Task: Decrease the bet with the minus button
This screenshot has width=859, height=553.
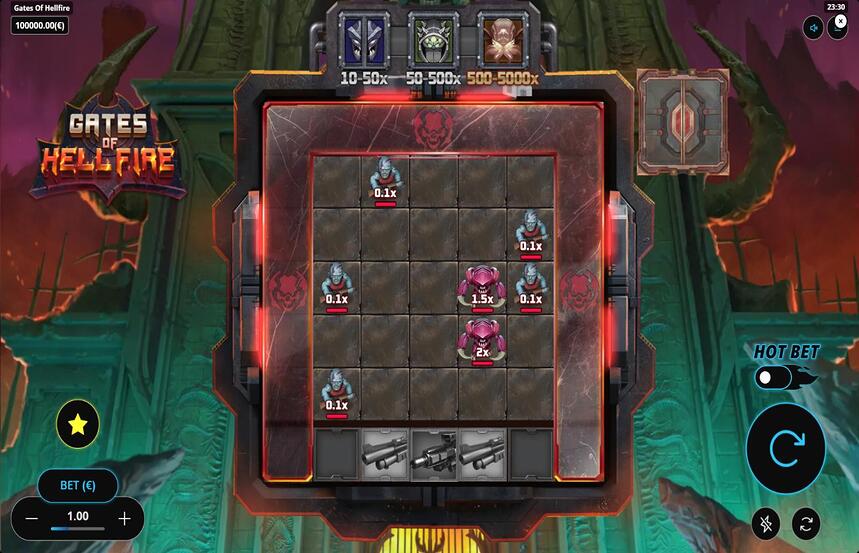Action: point(31,518)
